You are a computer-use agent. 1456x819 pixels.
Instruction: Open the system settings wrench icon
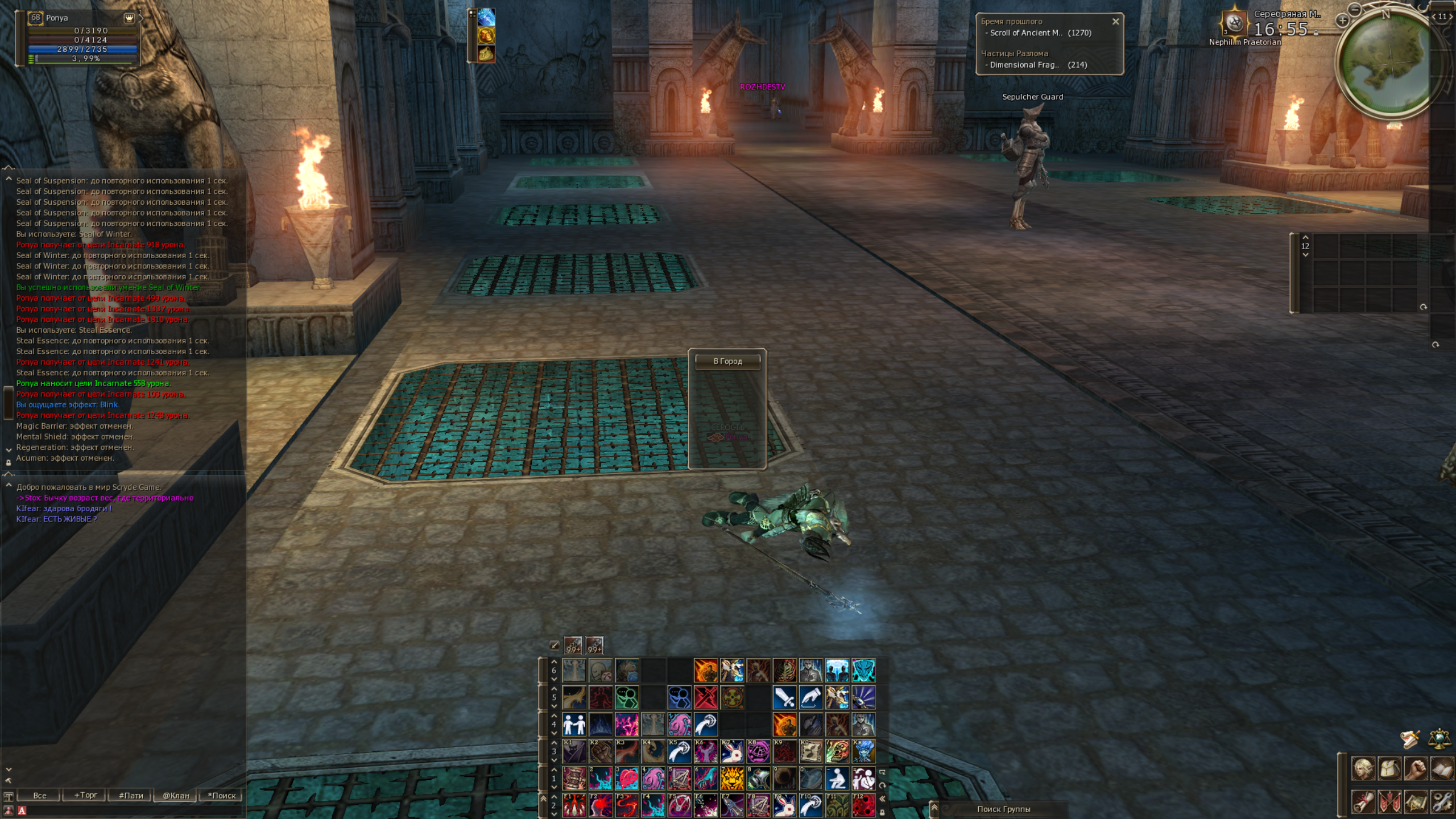(1442, 802)
